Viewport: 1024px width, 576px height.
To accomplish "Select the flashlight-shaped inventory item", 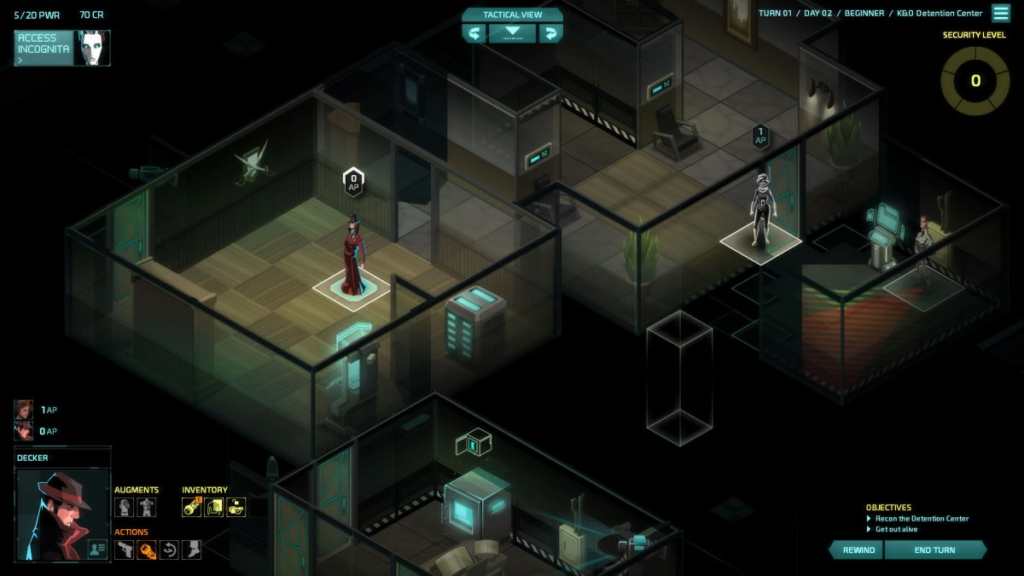I will (x=191, y=507).
